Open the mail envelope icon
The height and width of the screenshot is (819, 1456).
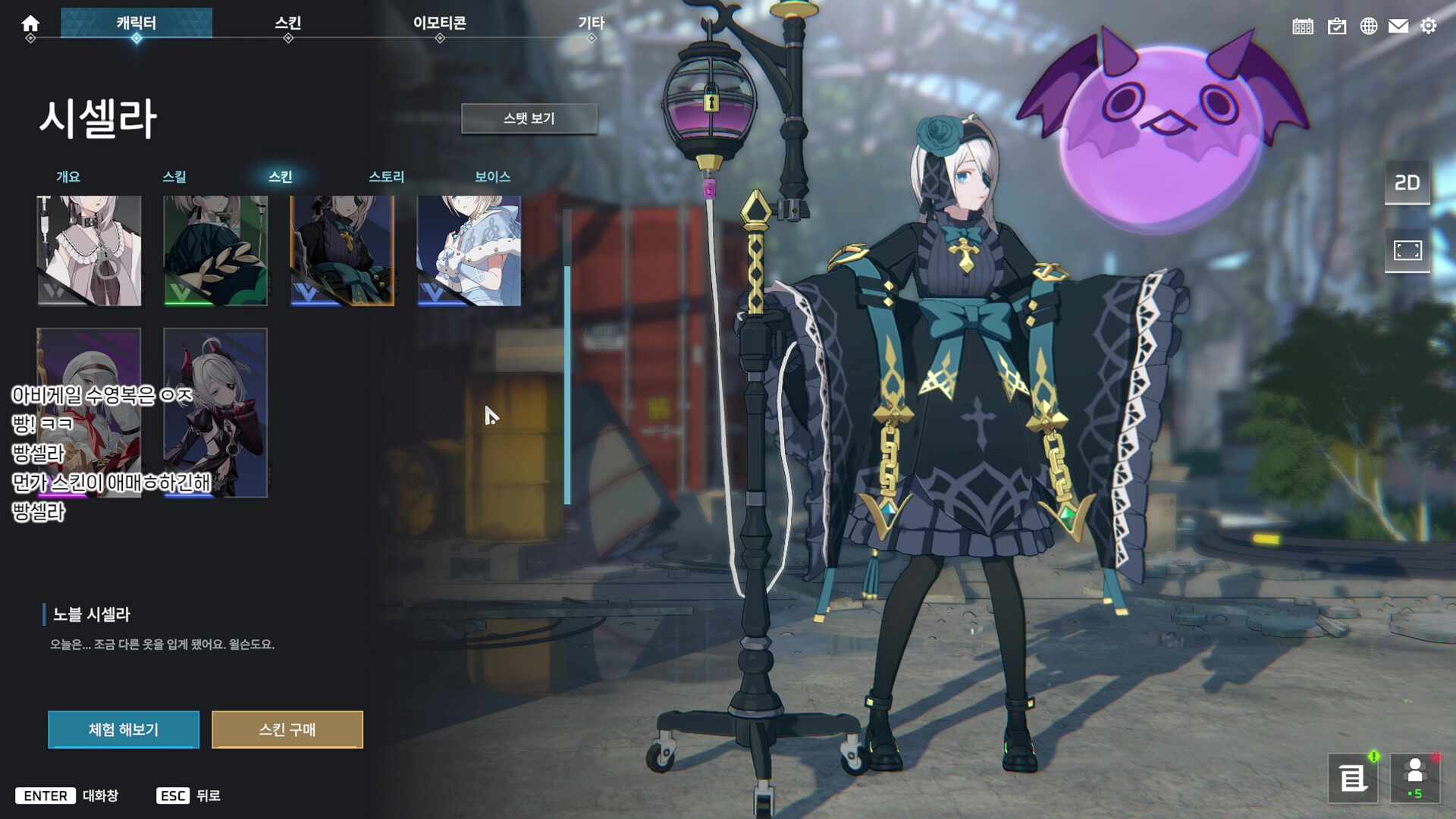[1398, 27]
